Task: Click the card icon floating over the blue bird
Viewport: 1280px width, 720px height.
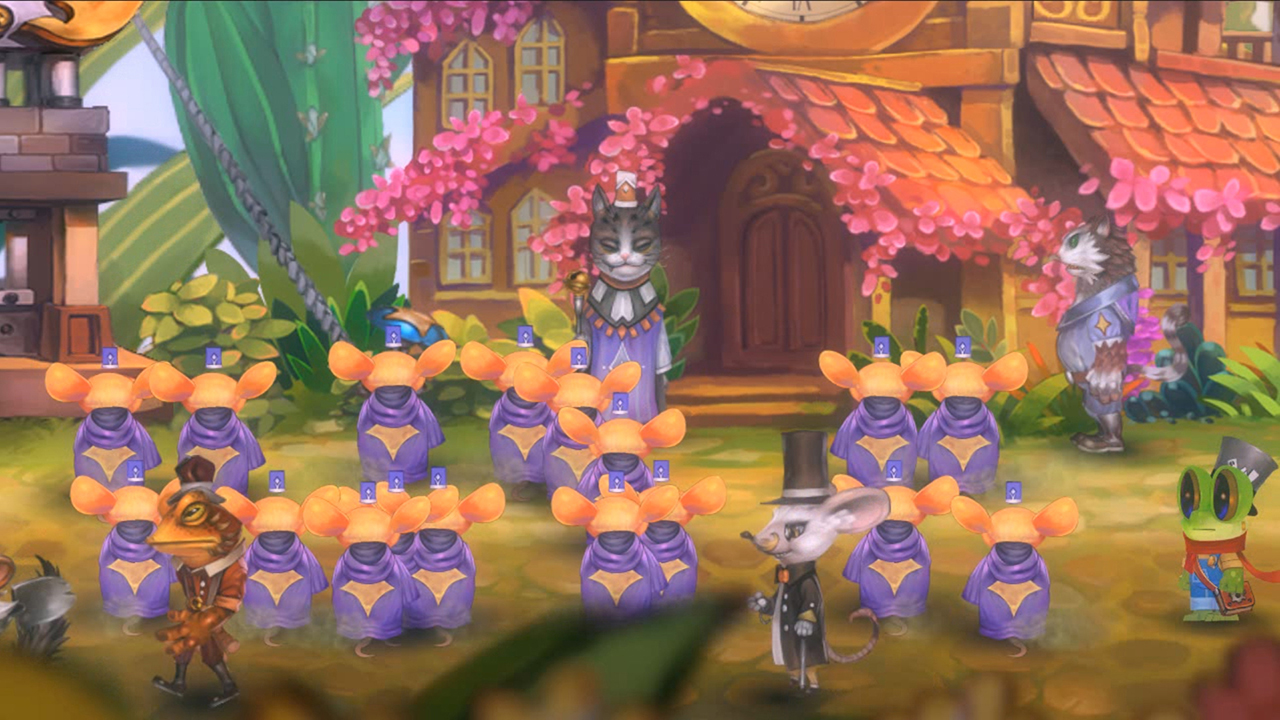Action: point(392,335)
